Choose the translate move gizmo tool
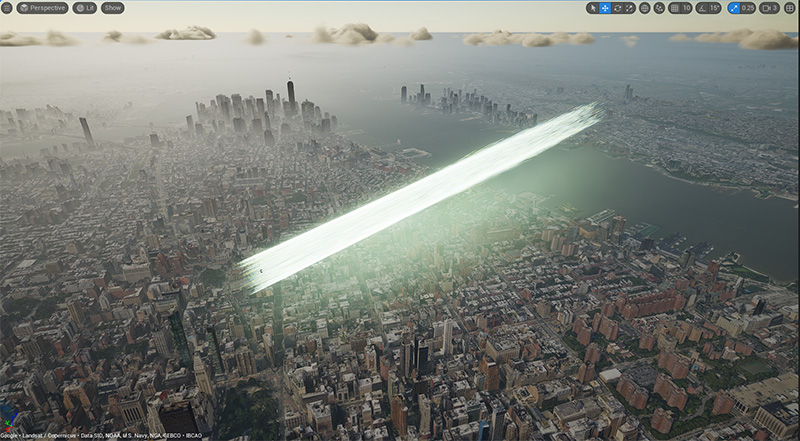Screen dimensions: 800x441 tap(605, 8)
